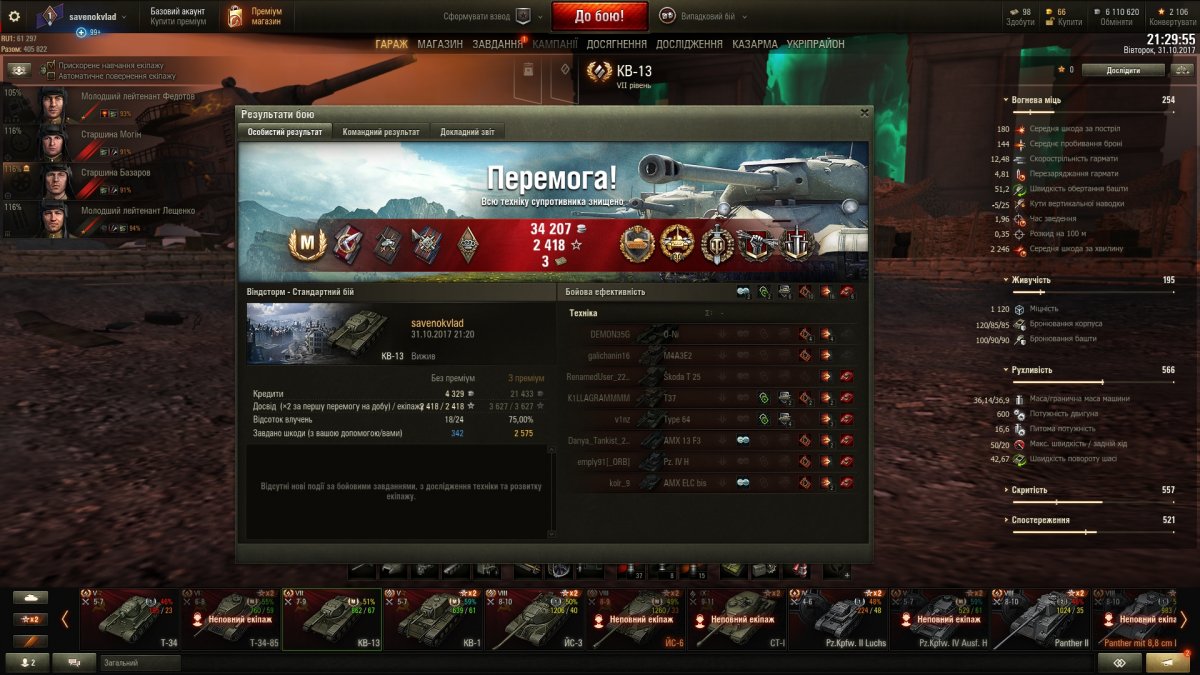The height and width of the screenshot is (675, 1200).
Task: Open the КАЗАРМА barracks screen
Action: [x=754, y=44]
